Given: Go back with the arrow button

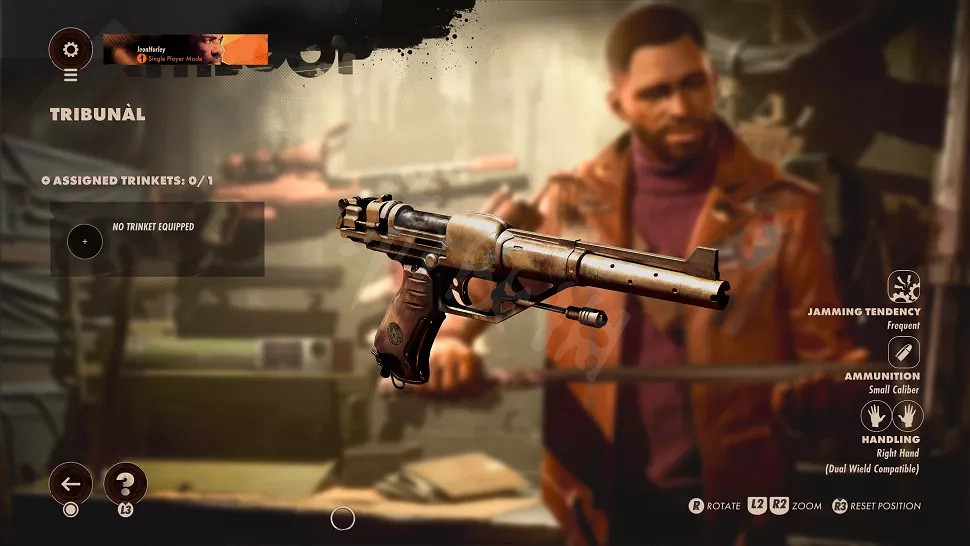Looking at the screenshot, I should coord(70,484).
